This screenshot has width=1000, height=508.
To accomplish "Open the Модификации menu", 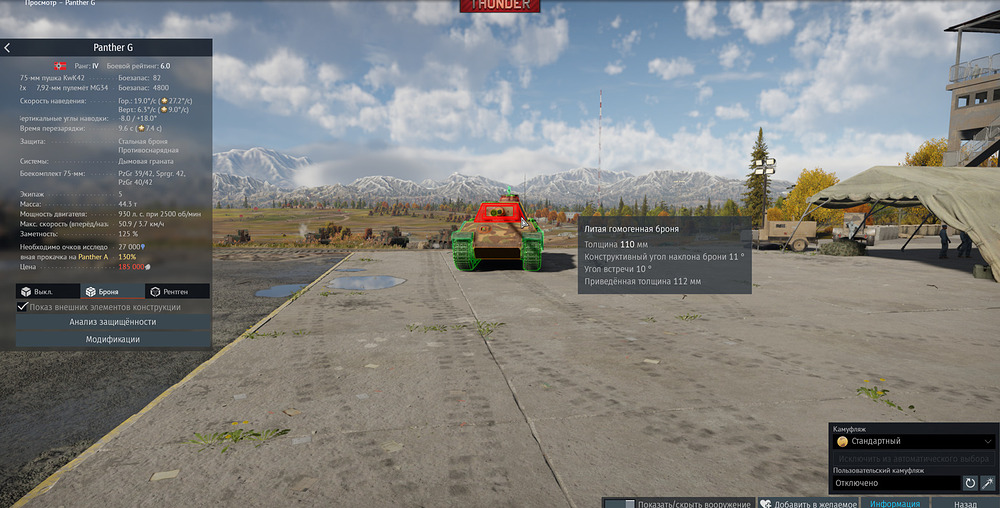I will (112, 339).
